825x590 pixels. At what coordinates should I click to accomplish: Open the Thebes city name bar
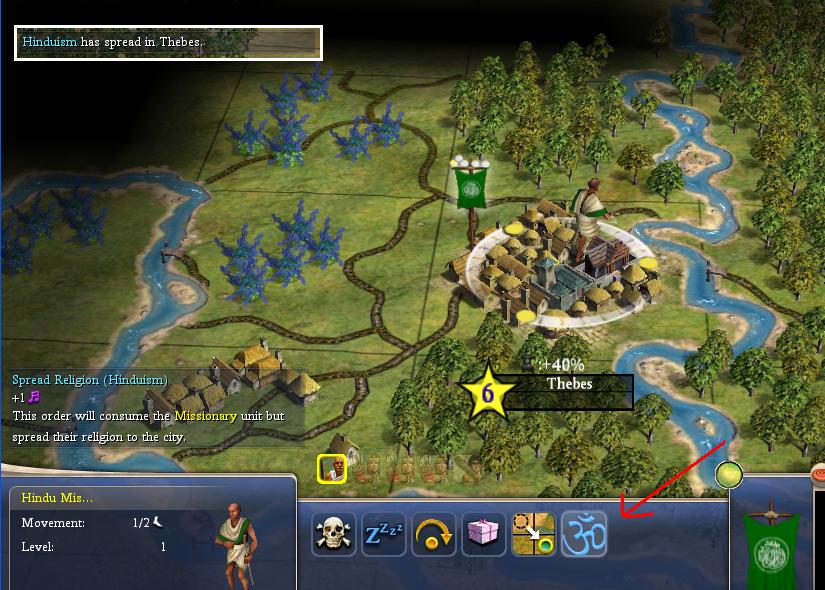click(569, 385)
